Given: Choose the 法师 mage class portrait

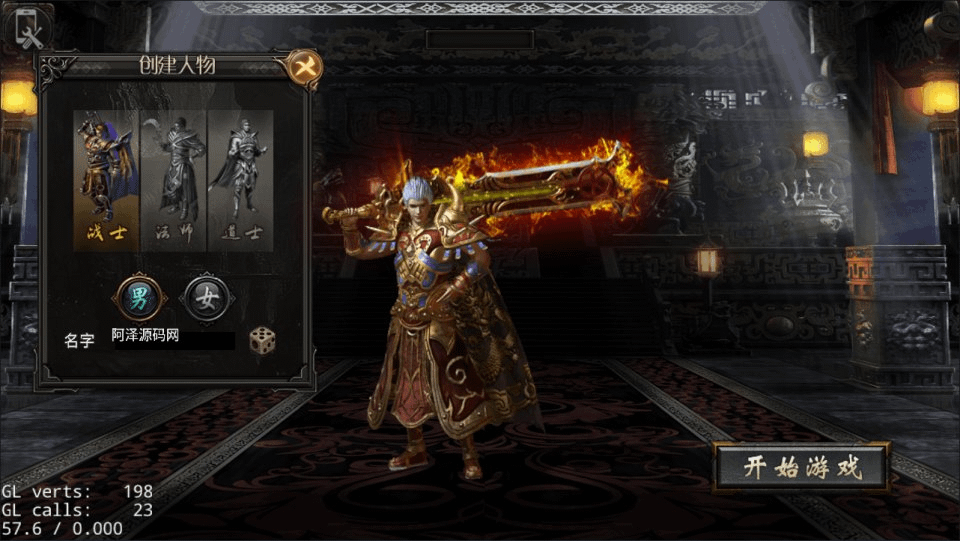Looking at the screenshot, I should click(x=173, y=180).
